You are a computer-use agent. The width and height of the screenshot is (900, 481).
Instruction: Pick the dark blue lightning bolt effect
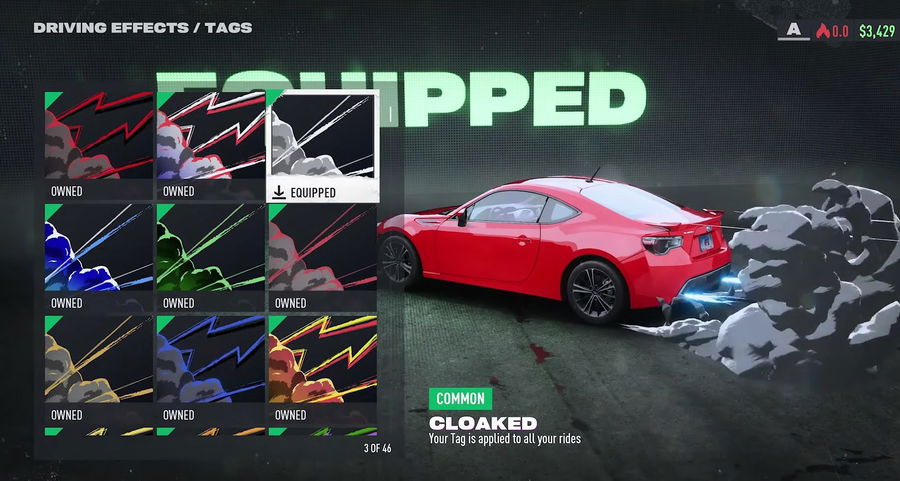pyautogui.click(x=210, y=368)
